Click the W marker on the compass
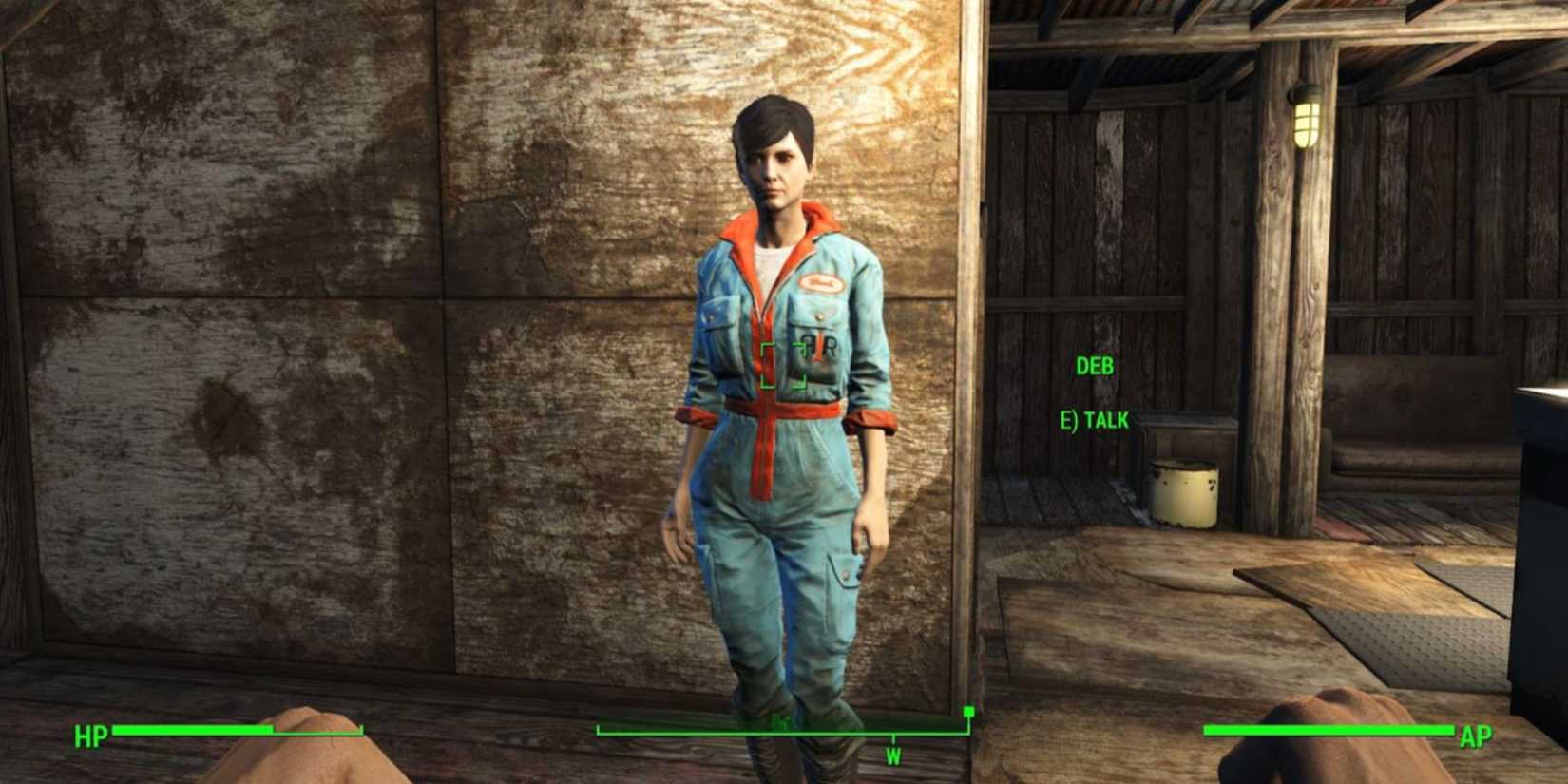This screenshot has width=1568, height=784. (x=893, y=755)
